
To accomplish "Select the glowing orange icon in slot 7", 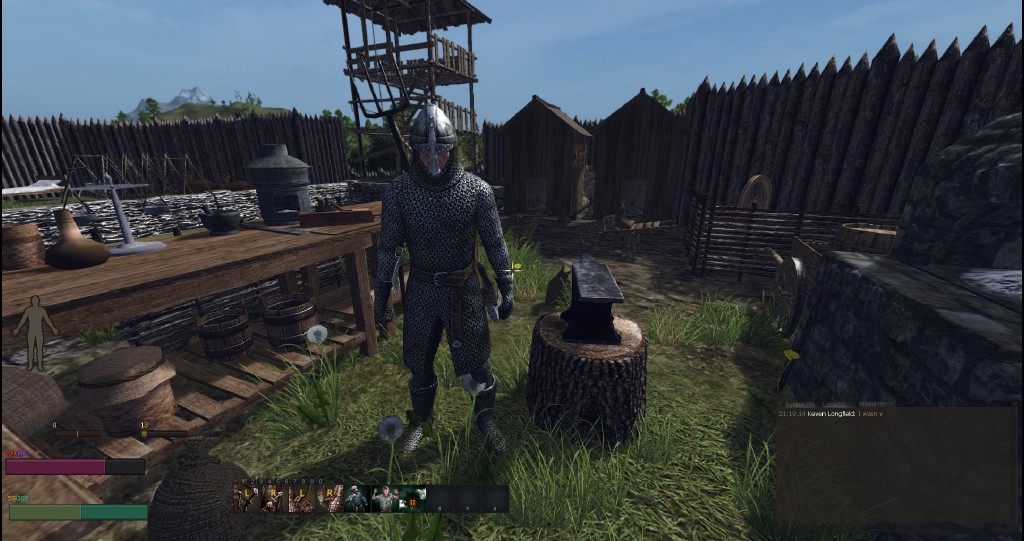I will click(412, 499).
